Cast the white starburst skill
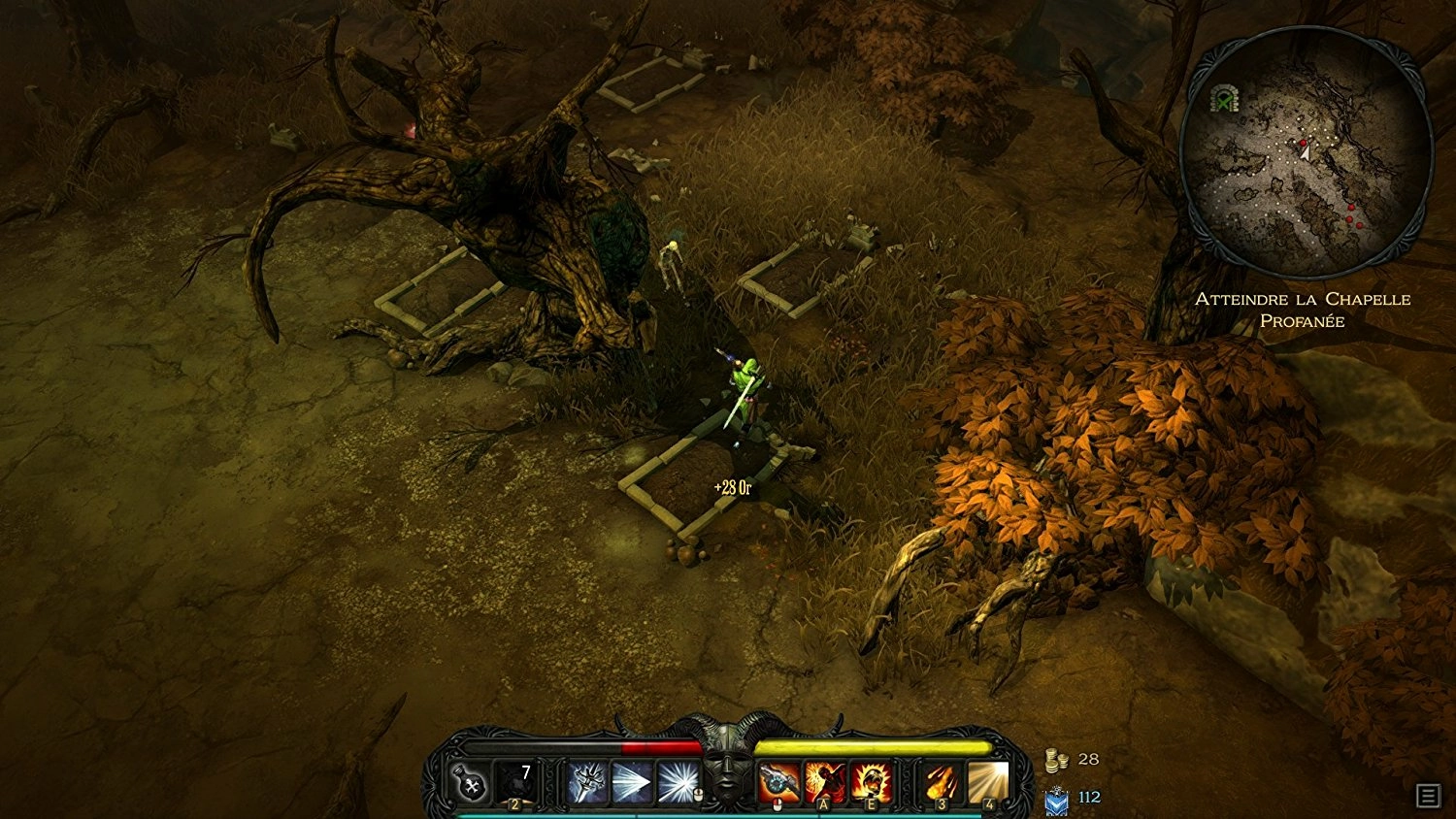 point(677,782)
